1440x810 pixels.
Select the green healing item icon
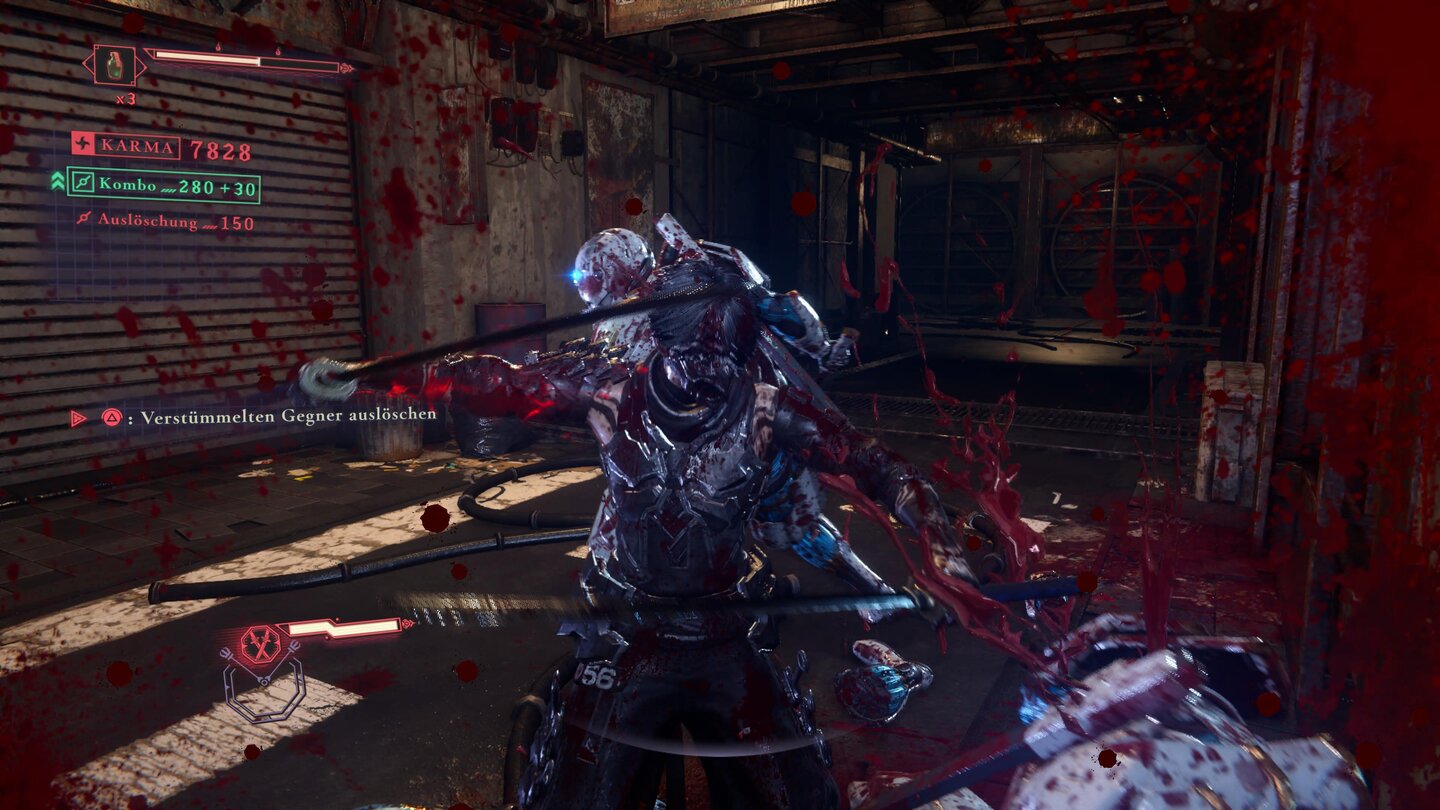[117, 66]
